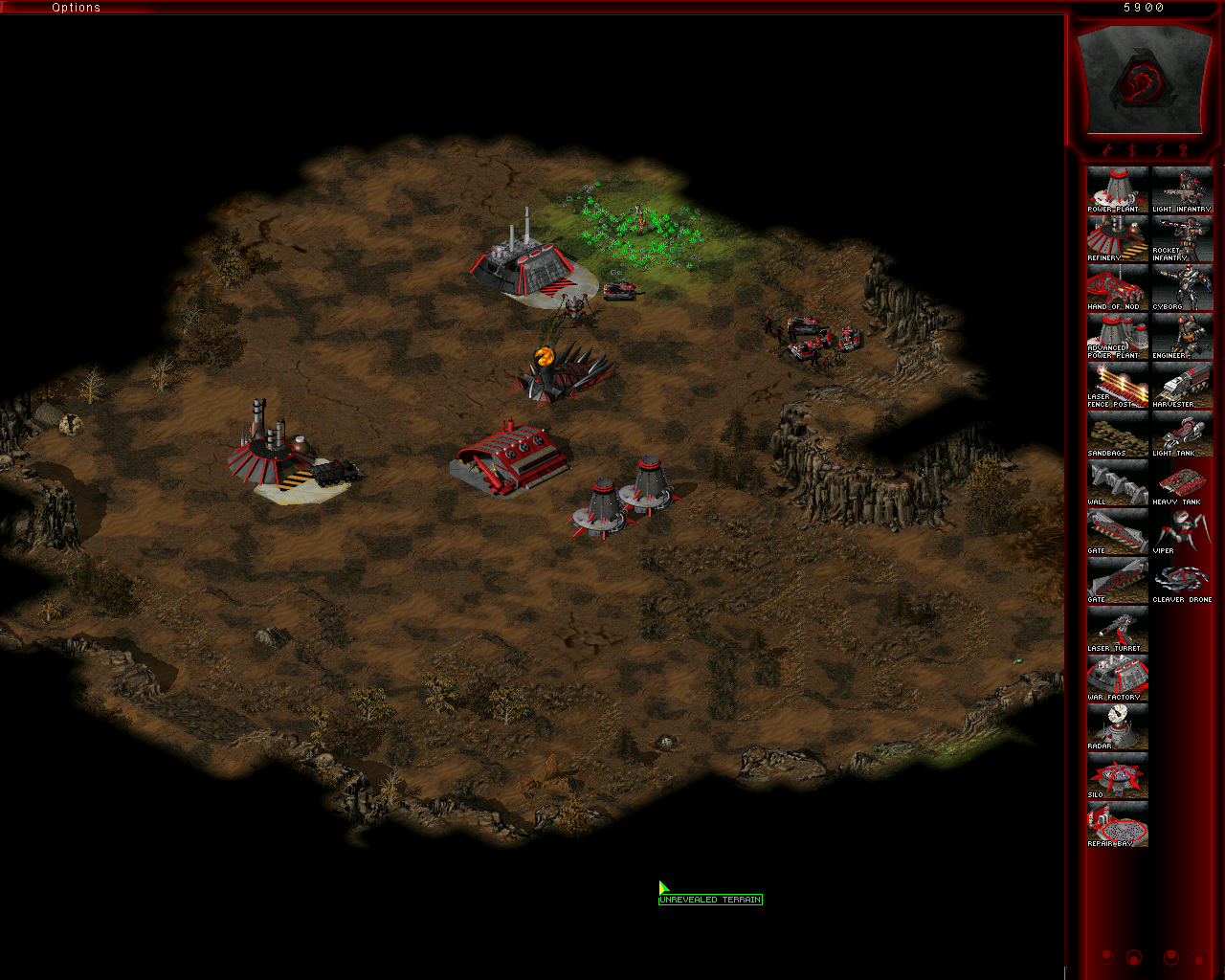Order a new Harvester

pyautogui.click(x=1182, y=384)
